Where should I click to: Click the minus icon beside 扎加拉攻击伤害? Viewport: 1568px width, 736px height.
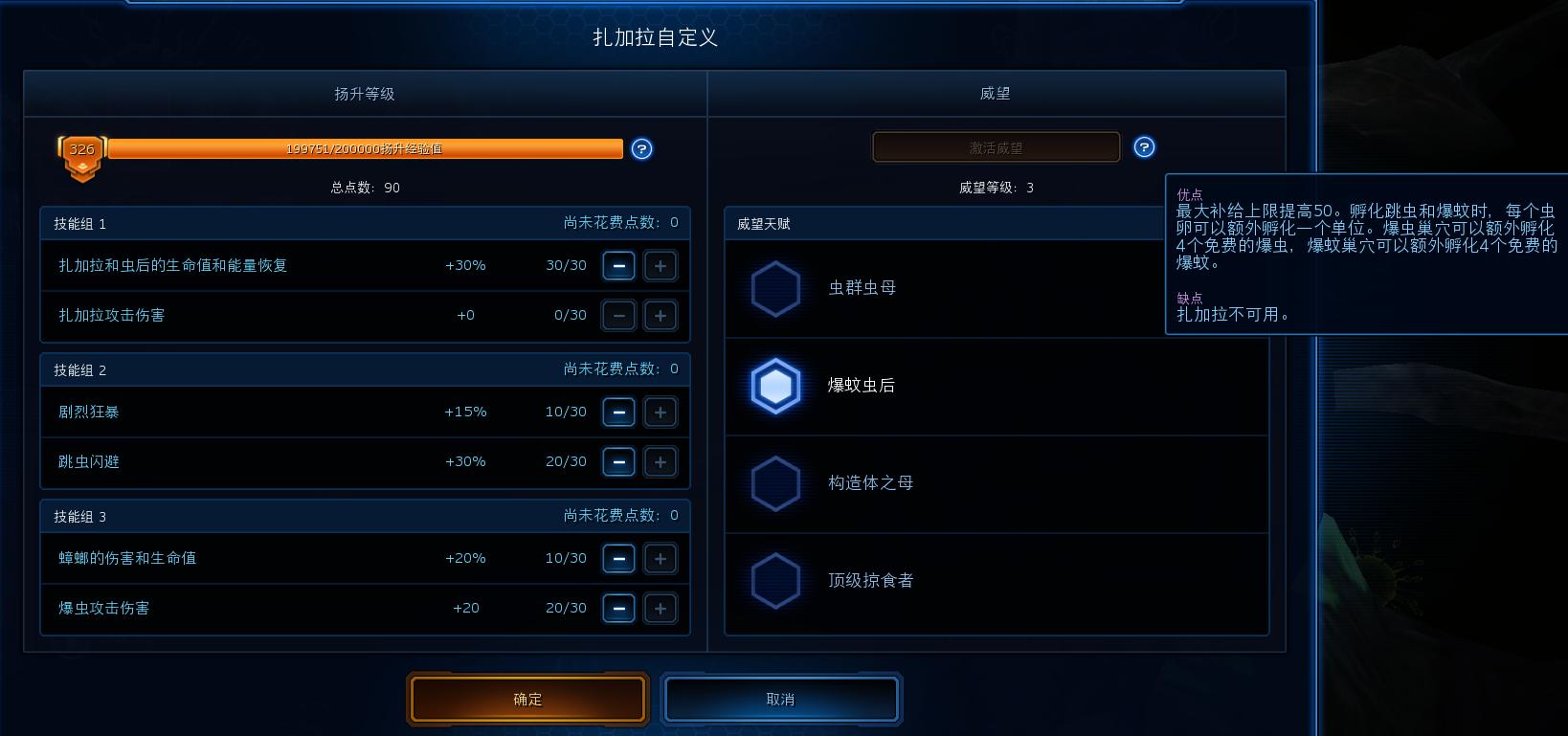pos(618,315)
